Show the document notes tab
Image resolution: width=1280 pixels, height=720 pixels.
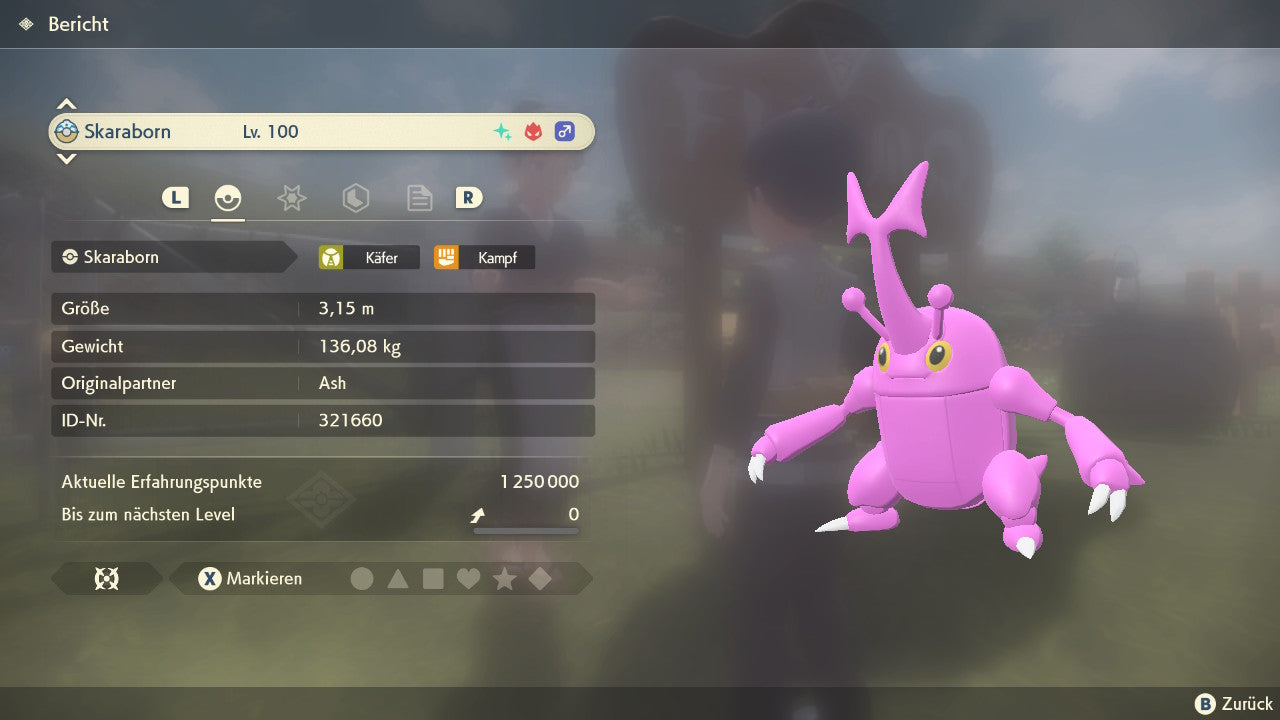419,198
